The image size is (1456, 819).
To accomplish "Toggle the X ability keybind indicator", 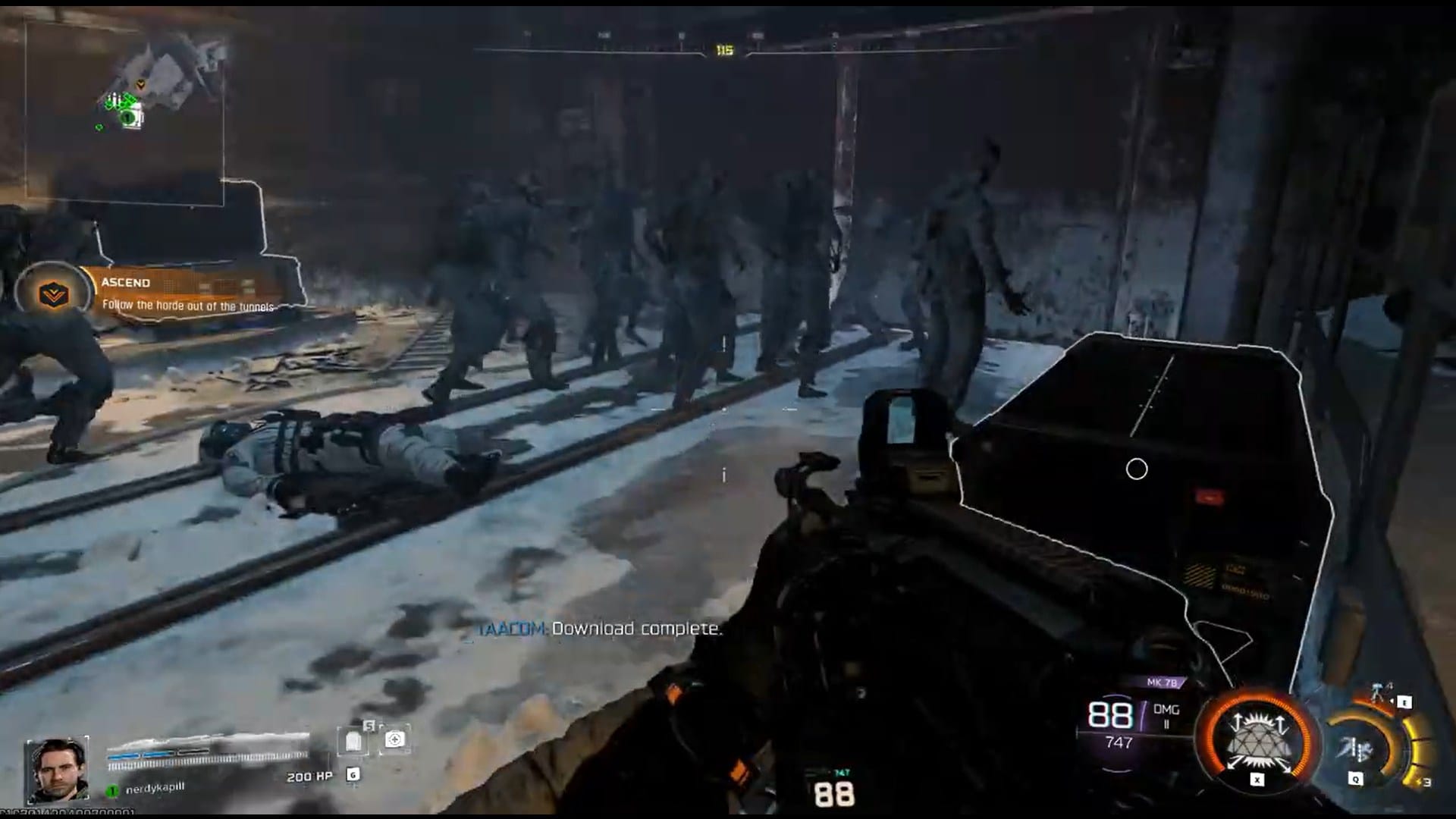I will coord(1257,780).
